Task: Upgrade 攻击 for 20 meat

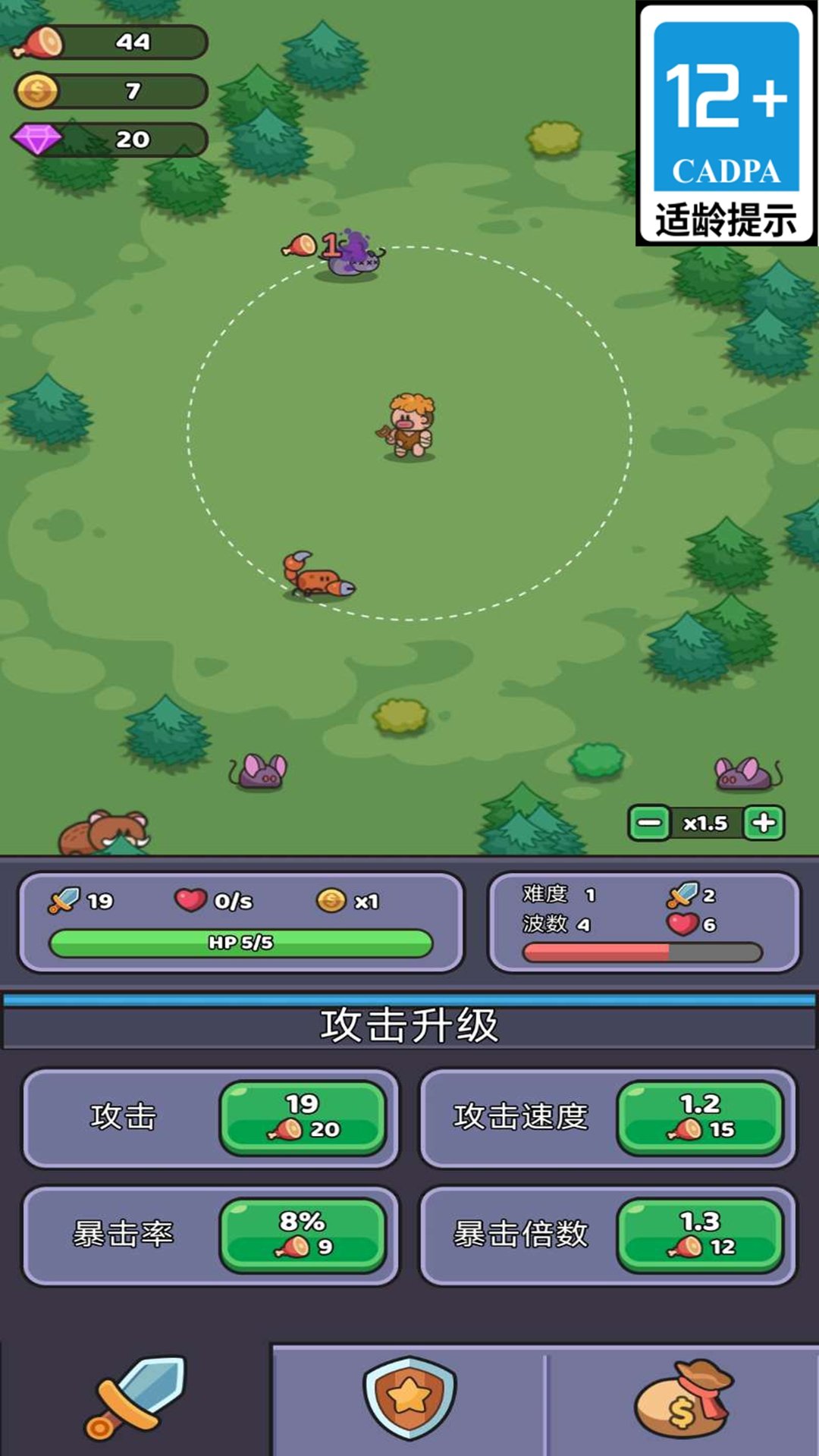Action: [x=303, y=1117]
